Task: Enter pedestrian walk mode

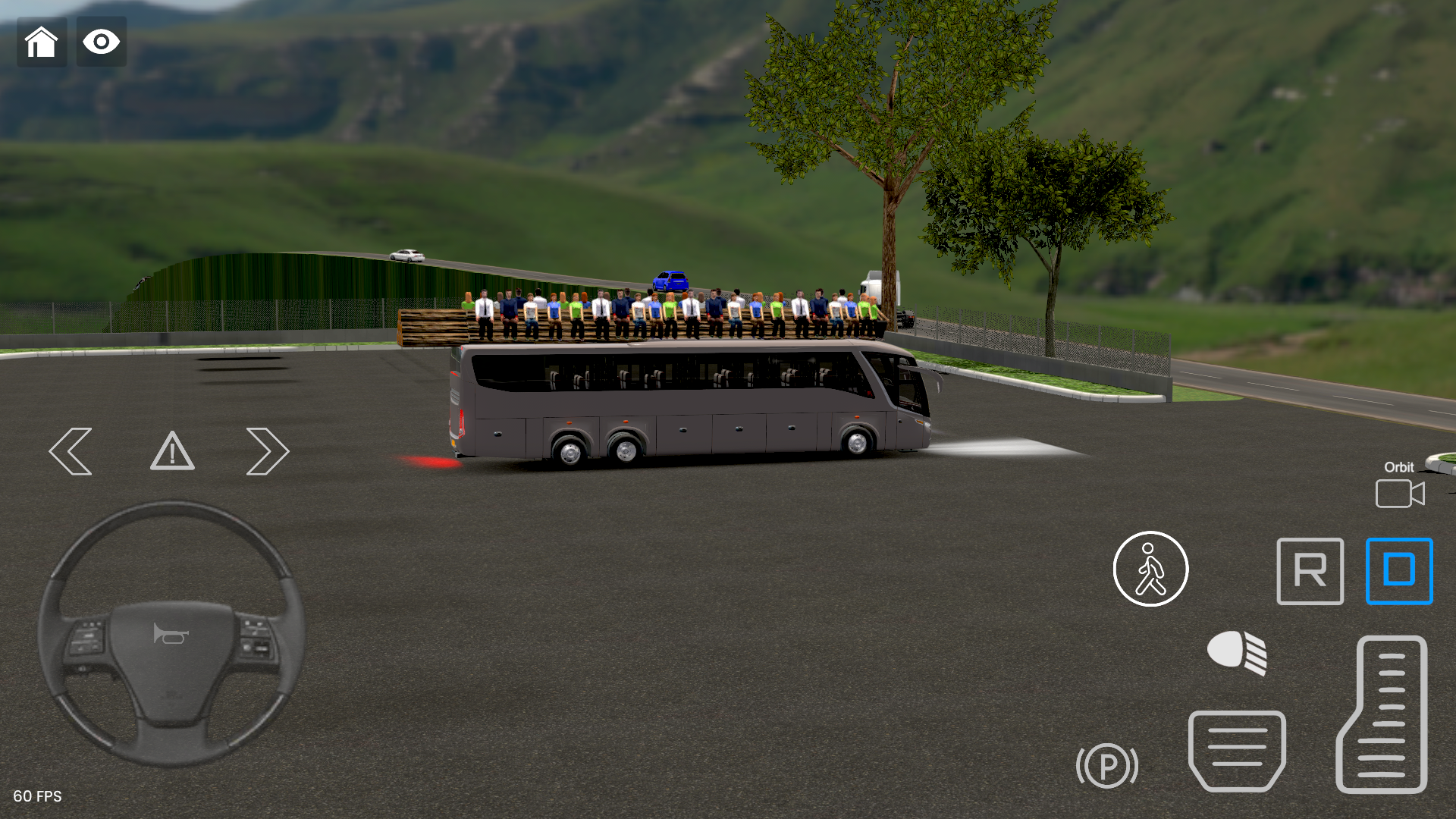Action: coord(1150,570)
